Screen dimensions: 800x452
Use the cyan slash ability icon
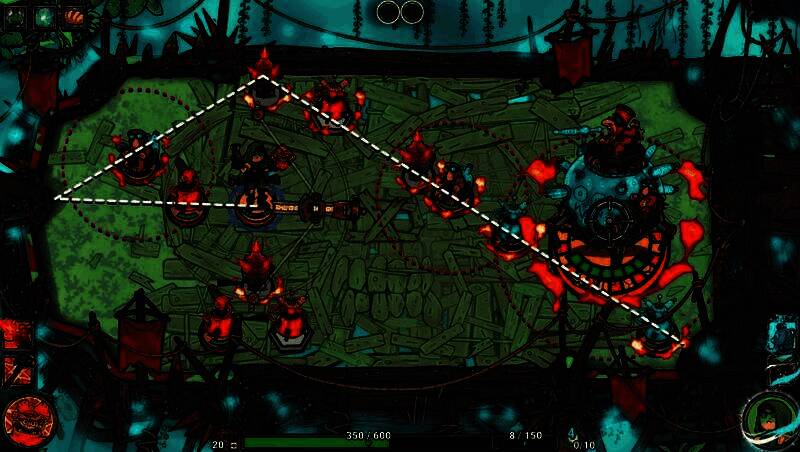(780, 371)
